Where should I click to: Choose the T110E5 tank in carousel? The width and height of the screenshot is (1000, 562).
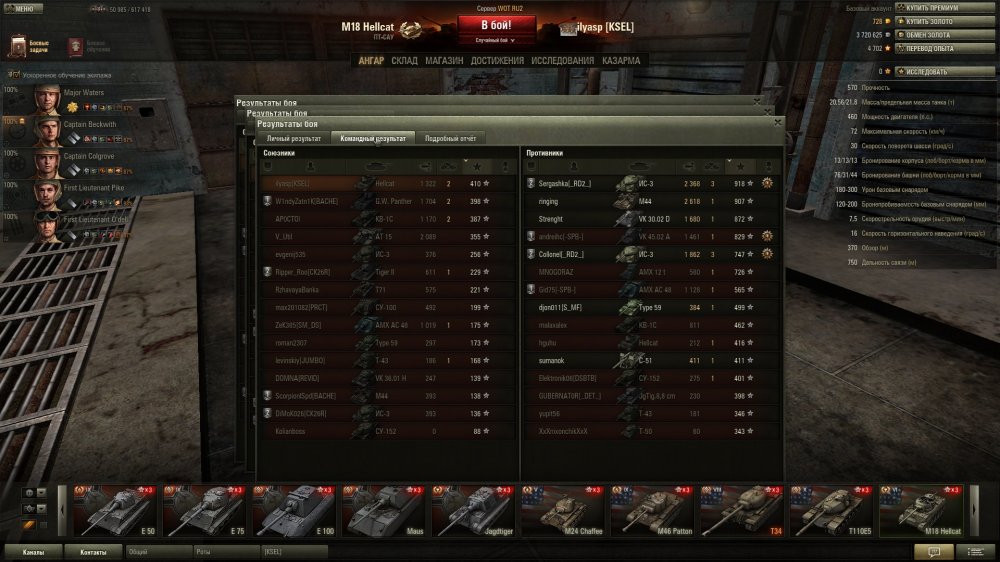click(832, 512)
